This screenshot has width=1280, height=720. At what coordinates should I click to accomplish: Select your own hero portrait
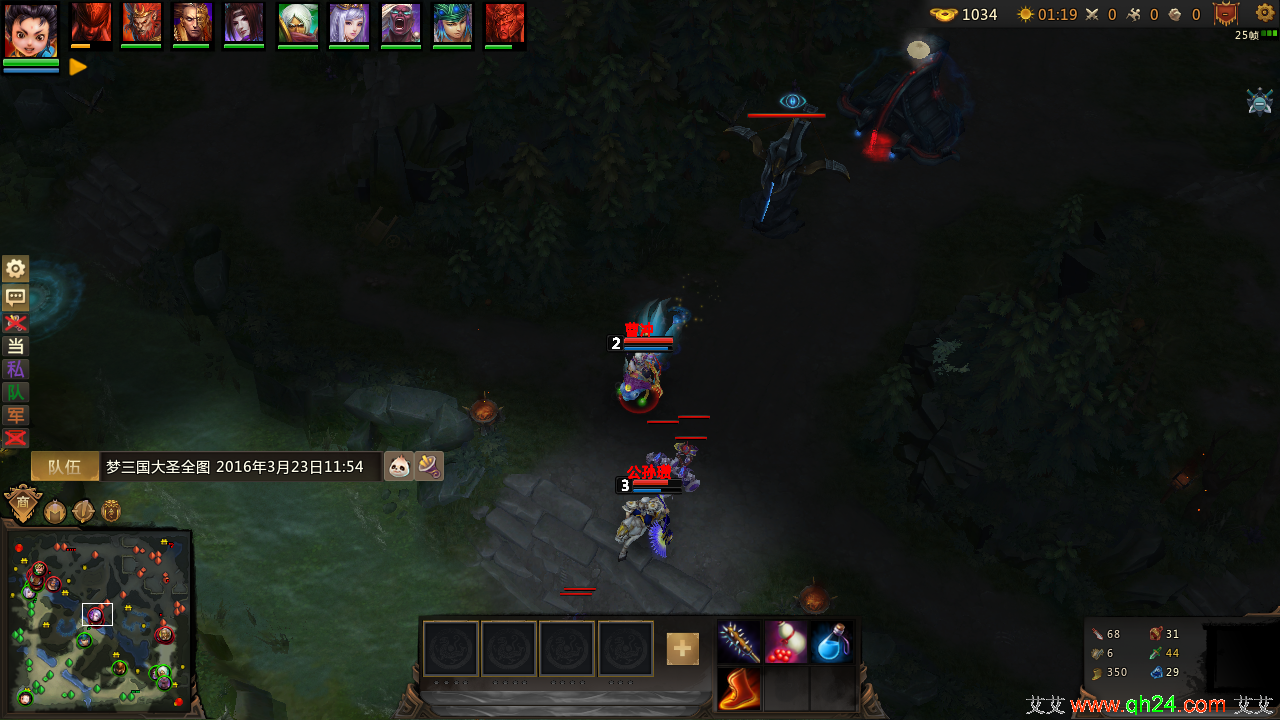click(x=31, y=30)
